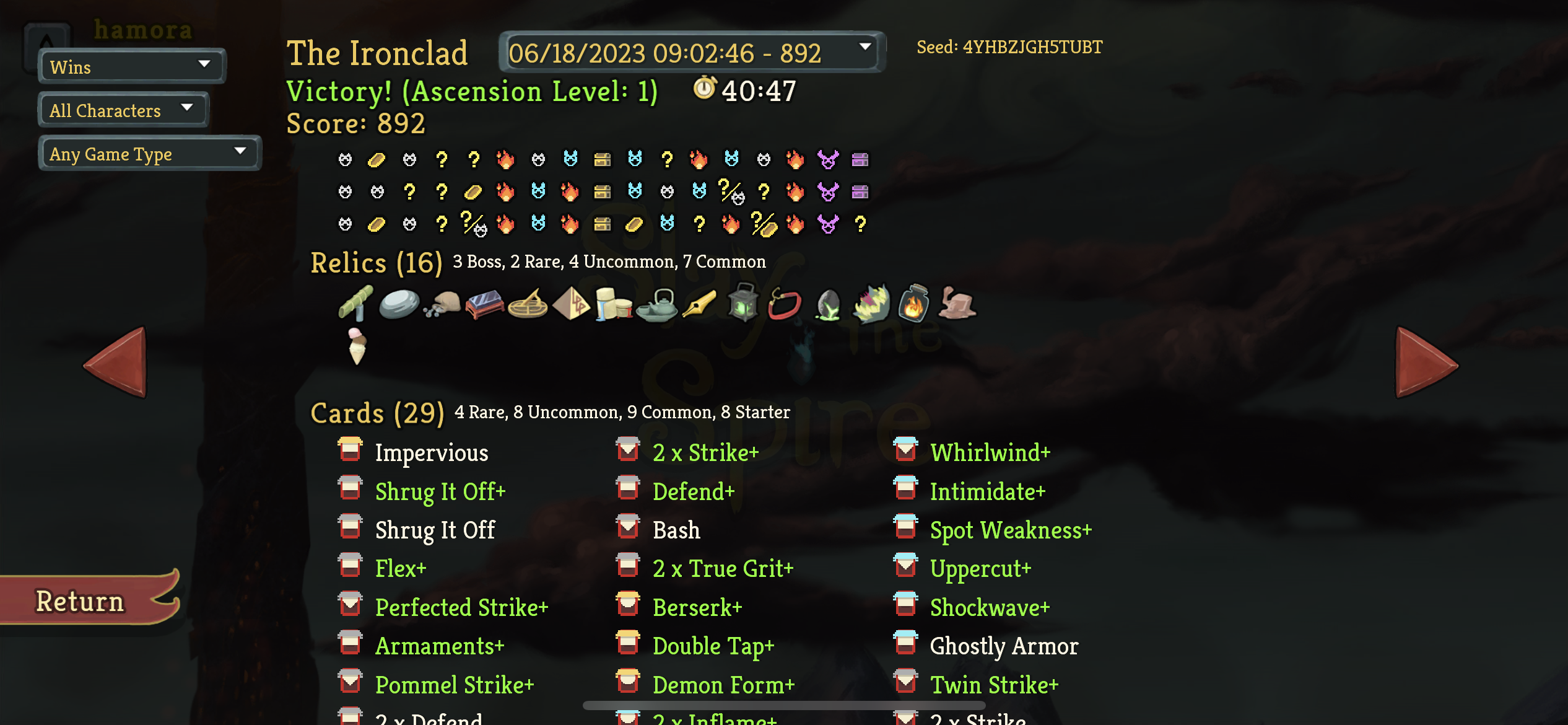Expand the Any Game Type dropdown
Viewport: 1568px width, 725px height.
(149, 153)
